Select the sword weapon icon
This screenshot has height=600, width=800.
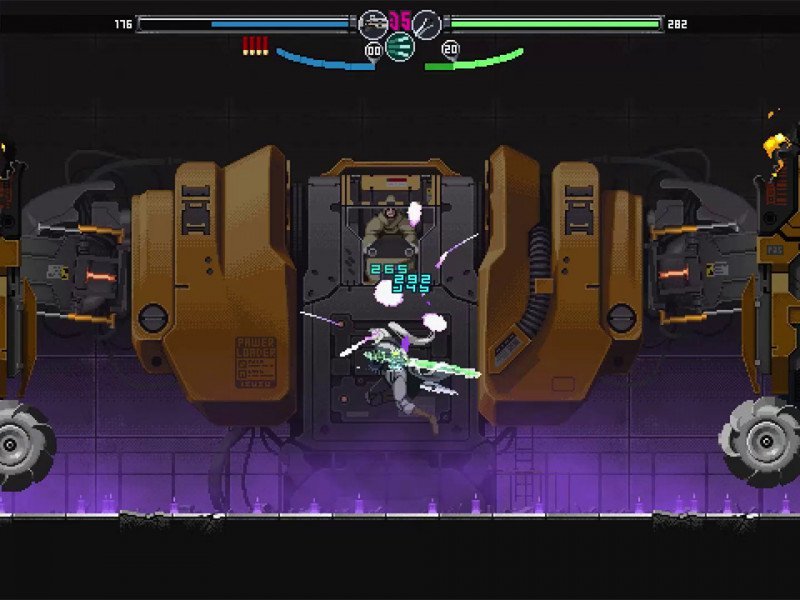[427, 24]
